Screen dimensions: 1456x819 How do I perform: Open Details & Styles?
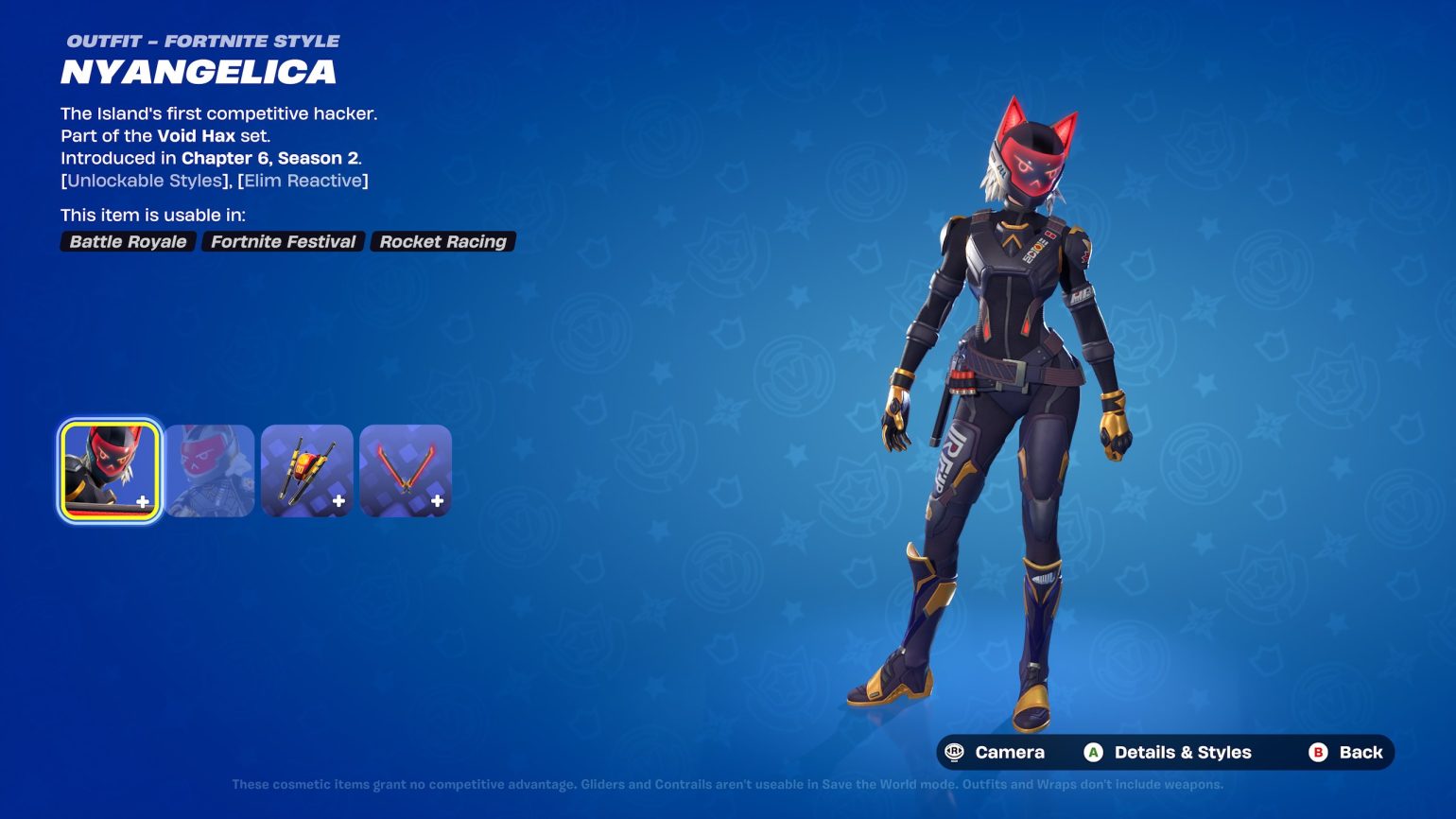coord(1169,753)
